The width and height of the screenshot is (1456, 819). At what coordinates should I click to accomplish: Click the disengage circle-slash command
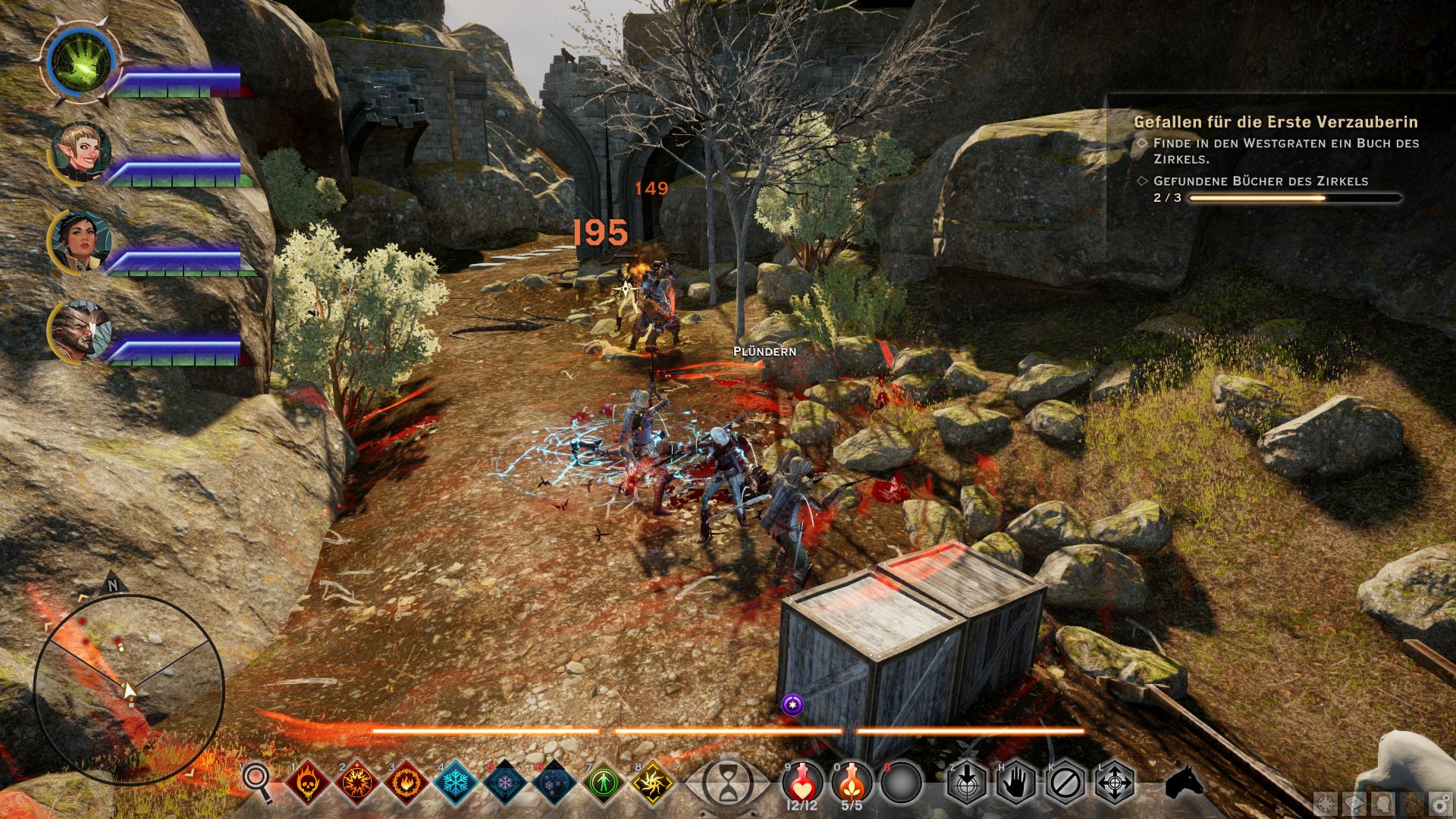click(1064, 781)
